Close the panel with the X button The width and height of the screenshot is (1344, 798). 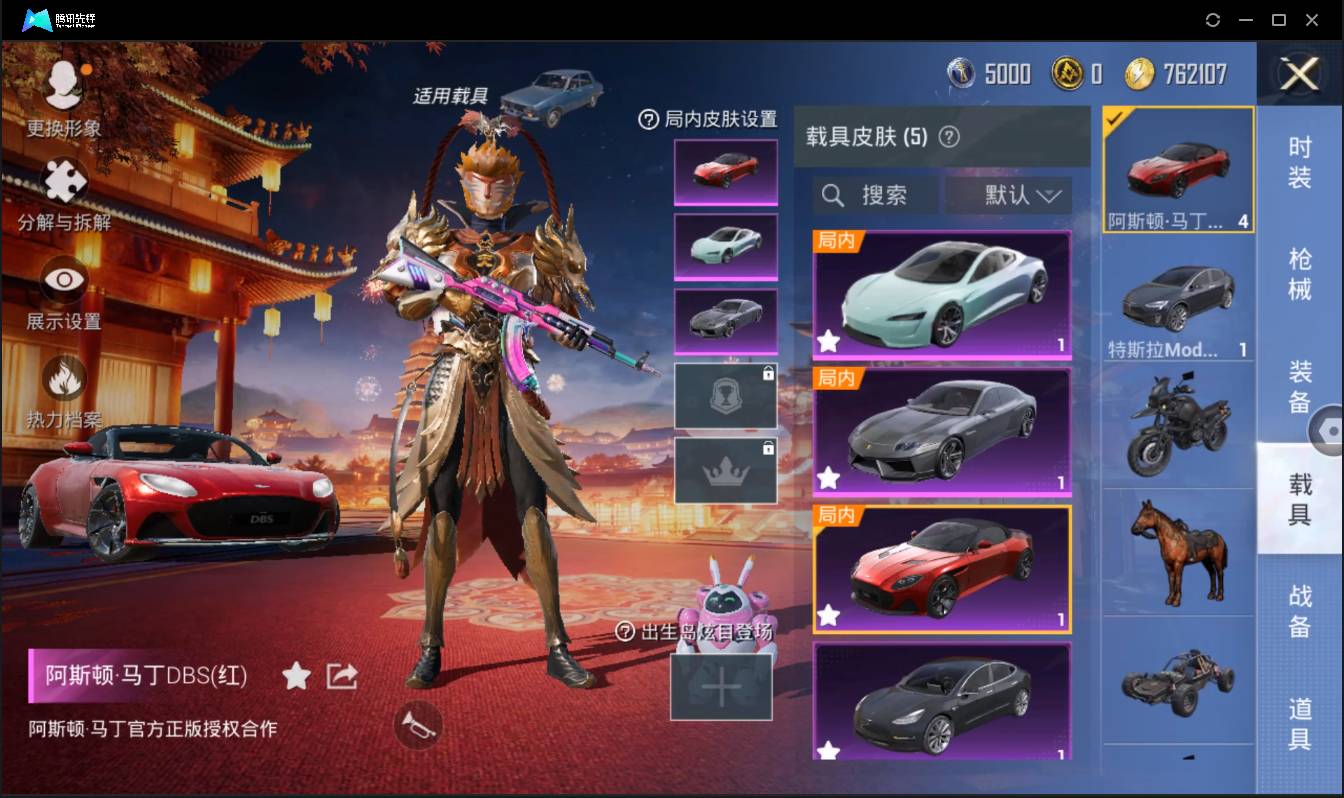click(x=1298, y=75)
